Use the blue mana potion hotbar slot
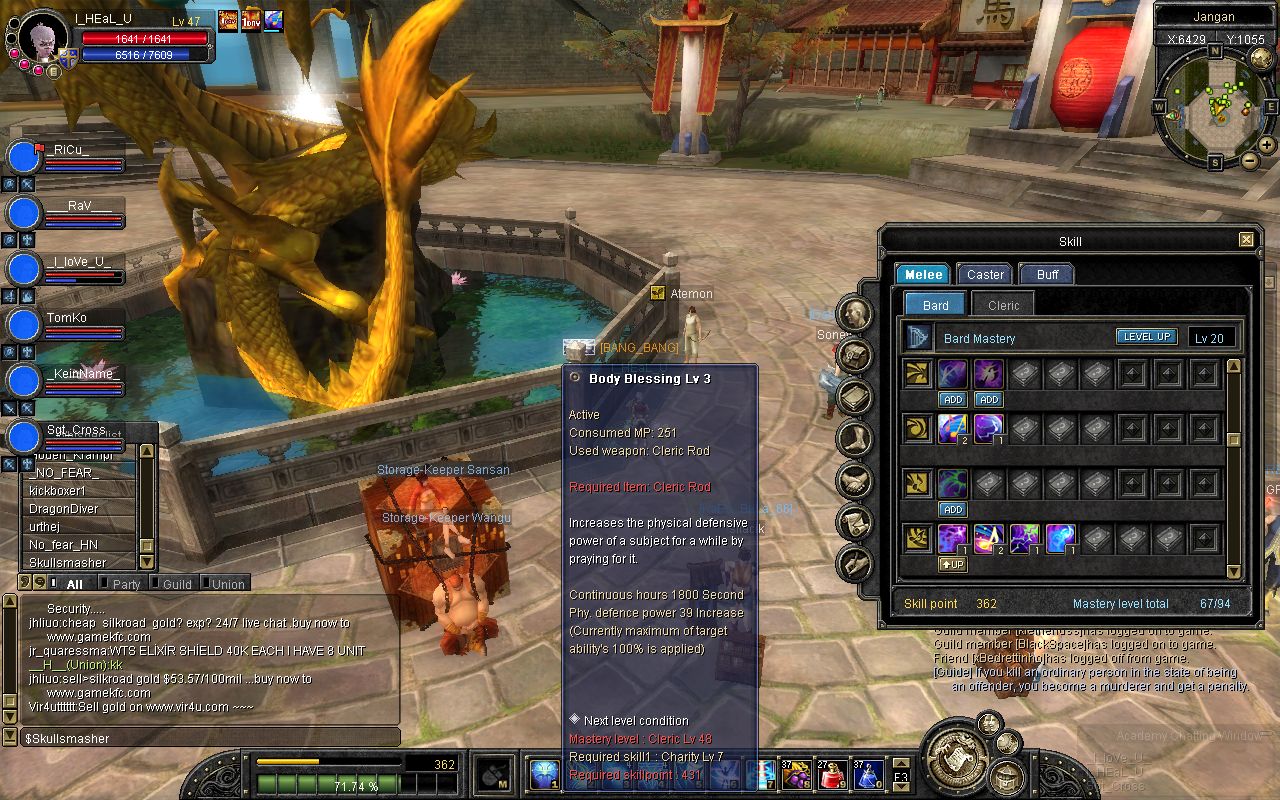The image size is (1280, 800). coord(866,774)
